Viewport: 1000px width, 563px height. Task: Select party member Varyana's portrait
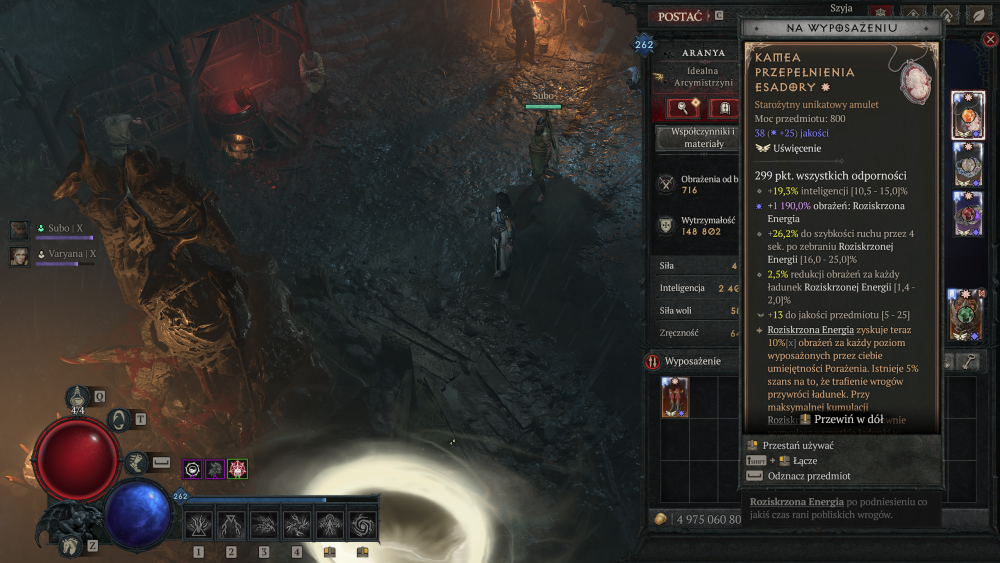coord(20,255)
